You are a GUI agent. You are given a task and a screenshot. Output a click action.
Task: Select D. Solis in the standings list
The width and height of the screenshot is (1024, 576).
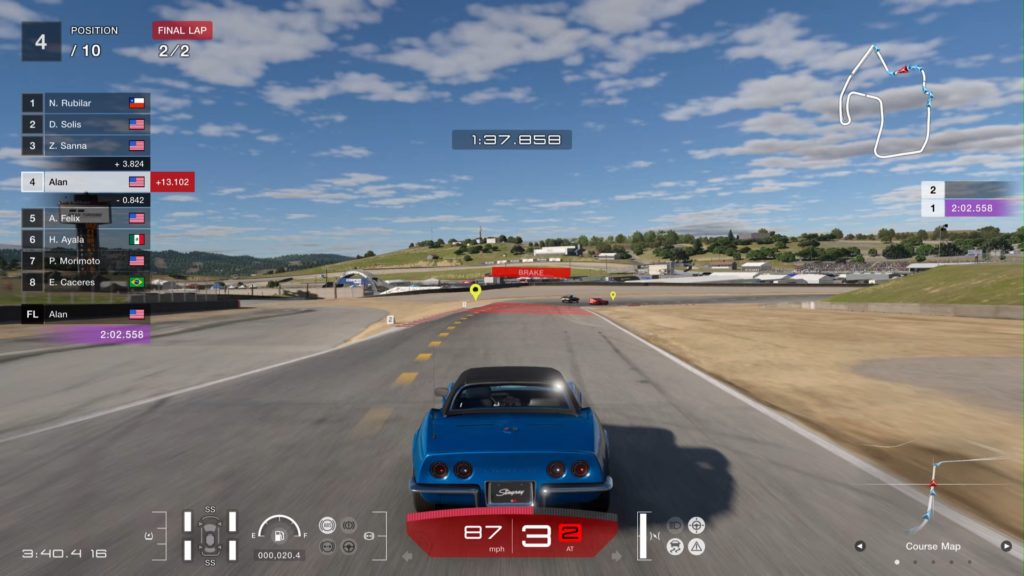tap(86, 124)
